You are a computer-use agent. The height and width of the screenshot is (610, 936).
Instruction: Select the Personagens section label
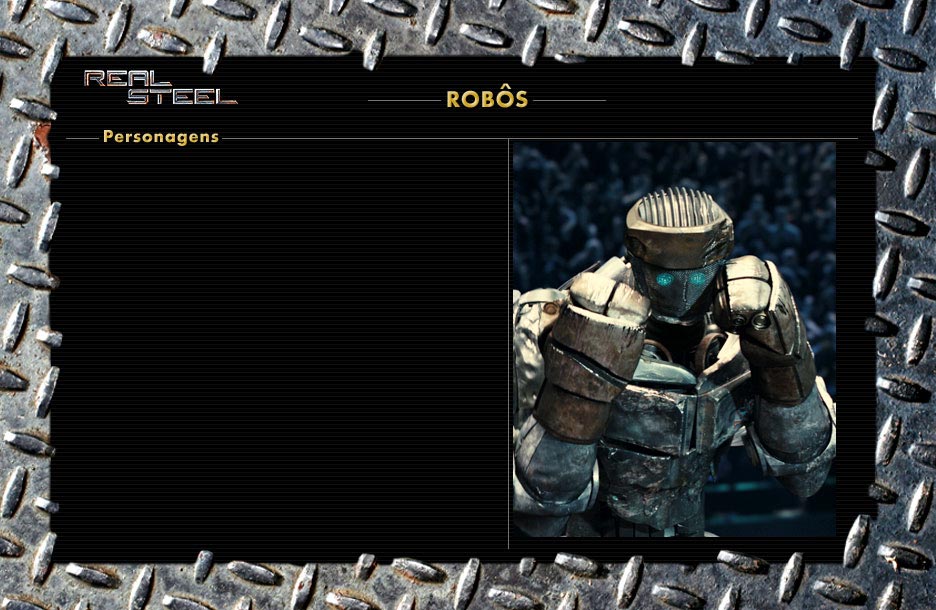click(x=161, y=137)
